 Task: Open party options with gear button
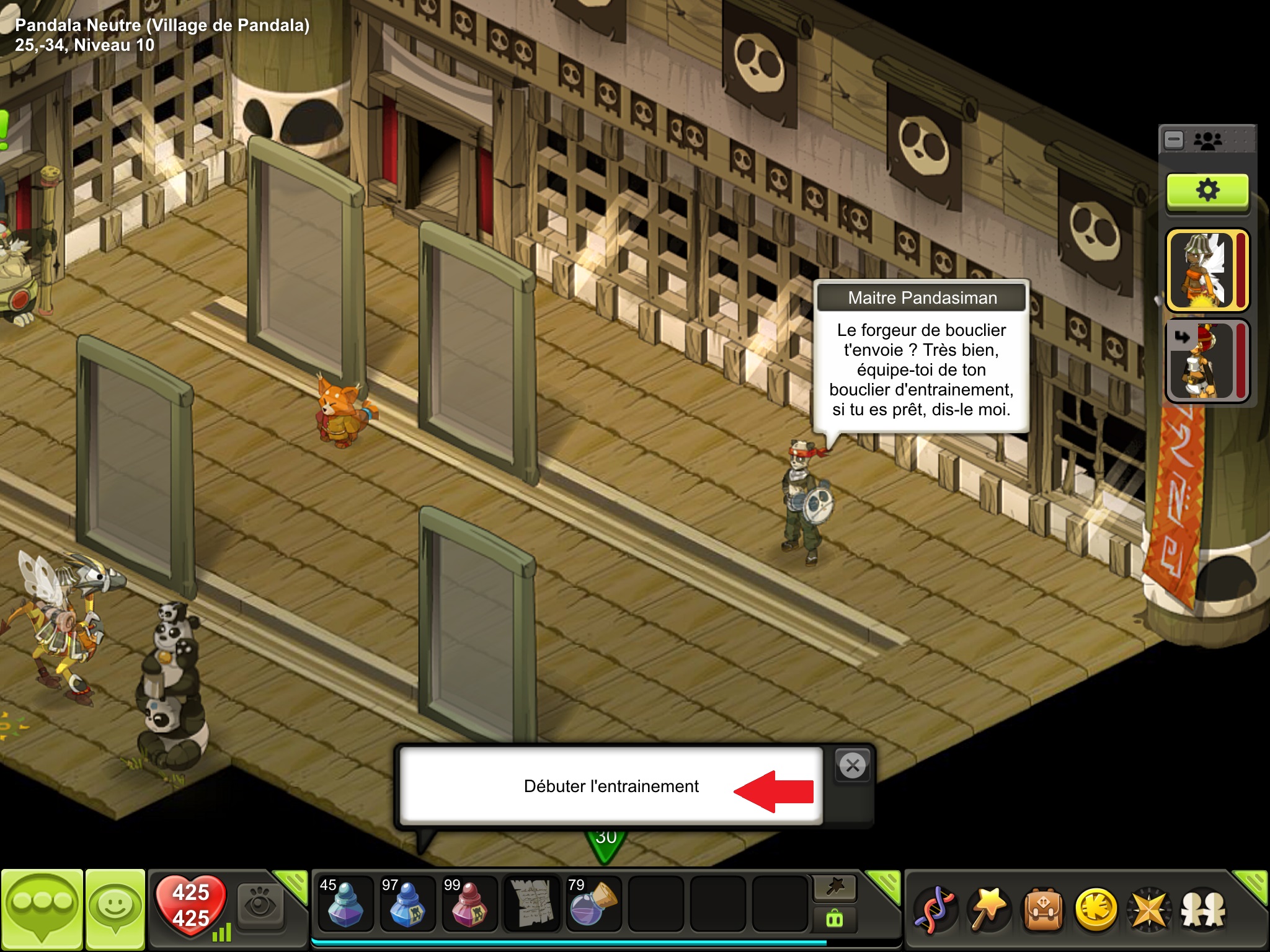1207,191
